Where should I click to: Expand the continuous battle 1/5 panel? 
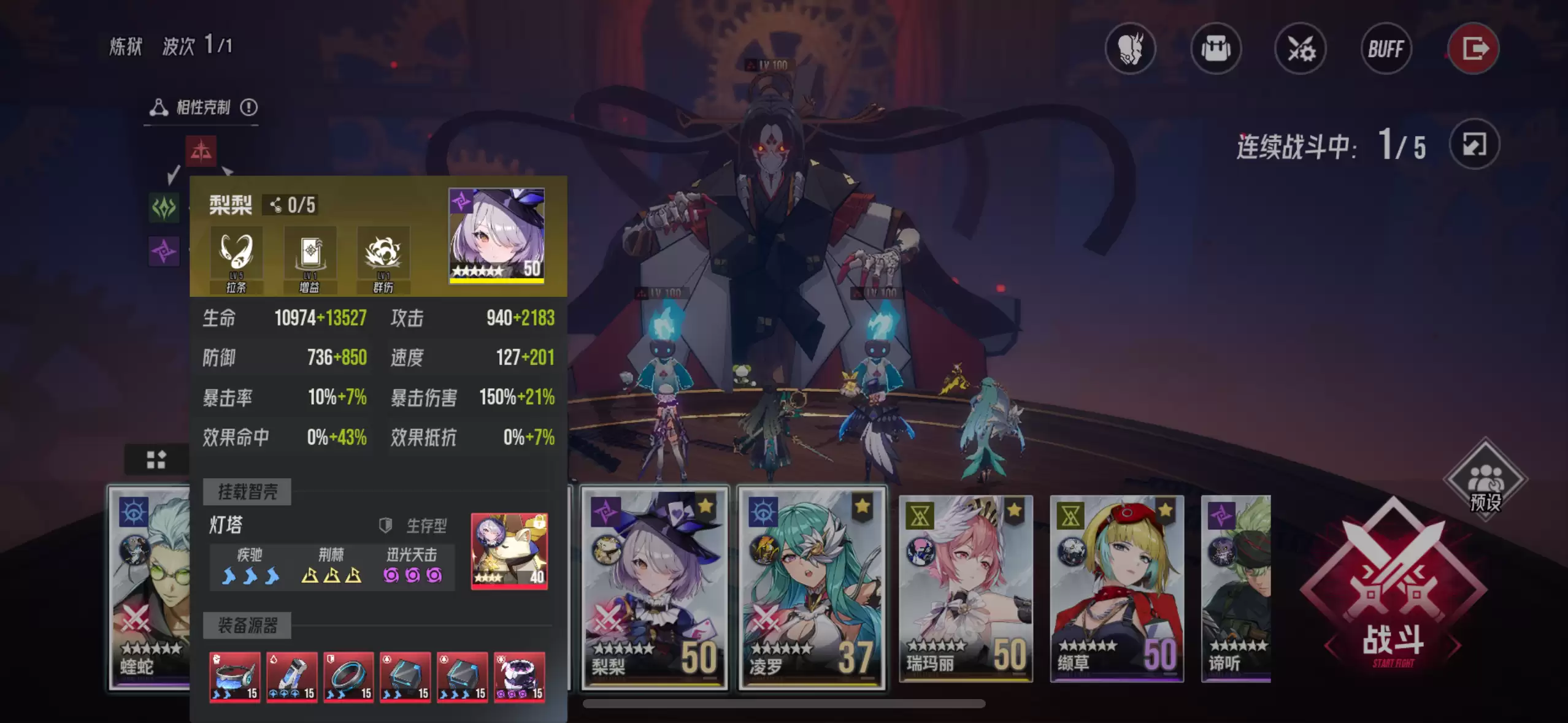(x=1475, y=144)
